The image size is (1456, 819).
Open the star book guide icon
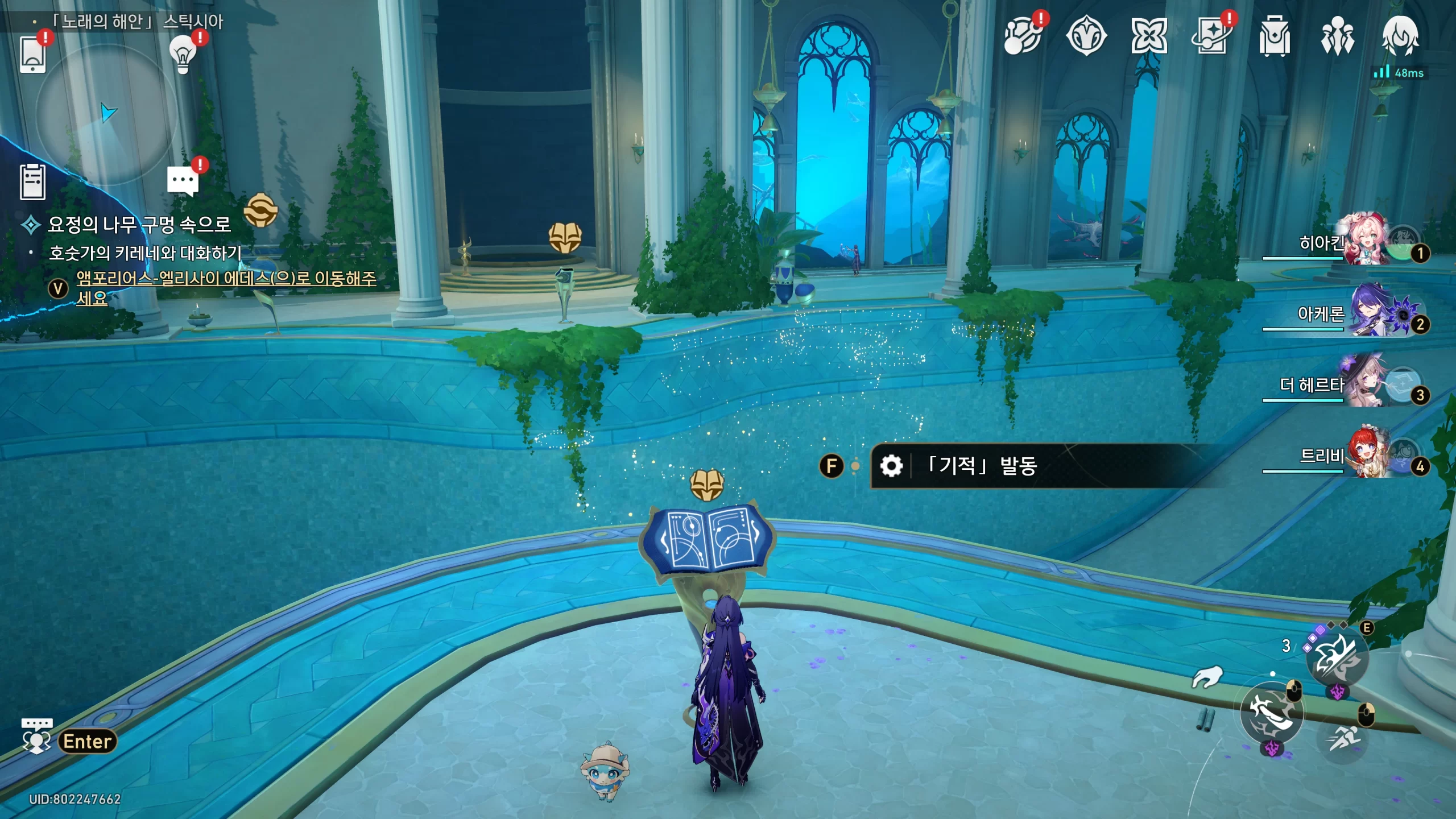click(1211, 37)
